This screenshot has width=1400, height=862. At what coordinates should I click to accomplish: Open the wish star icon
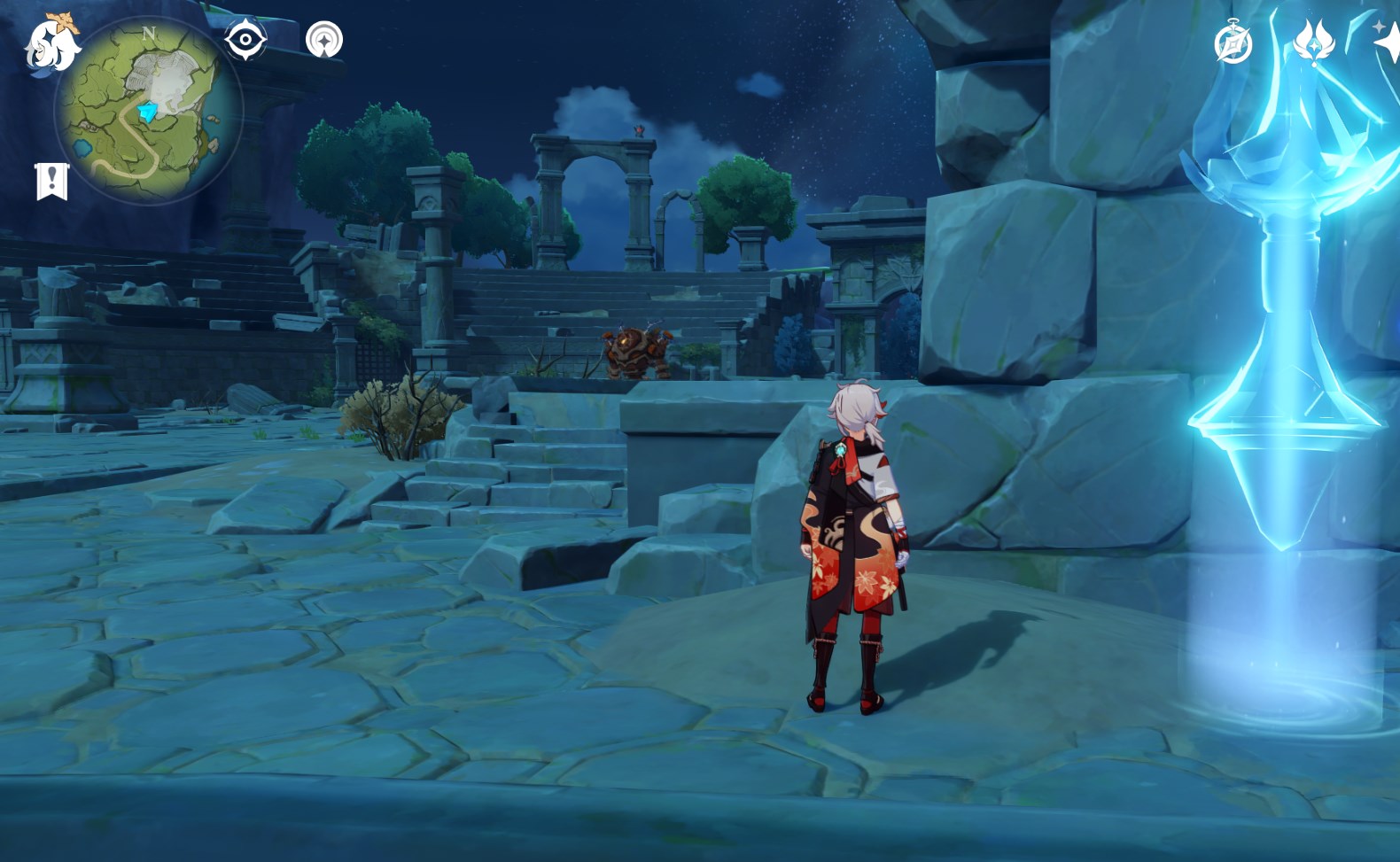click(1387, 41)
